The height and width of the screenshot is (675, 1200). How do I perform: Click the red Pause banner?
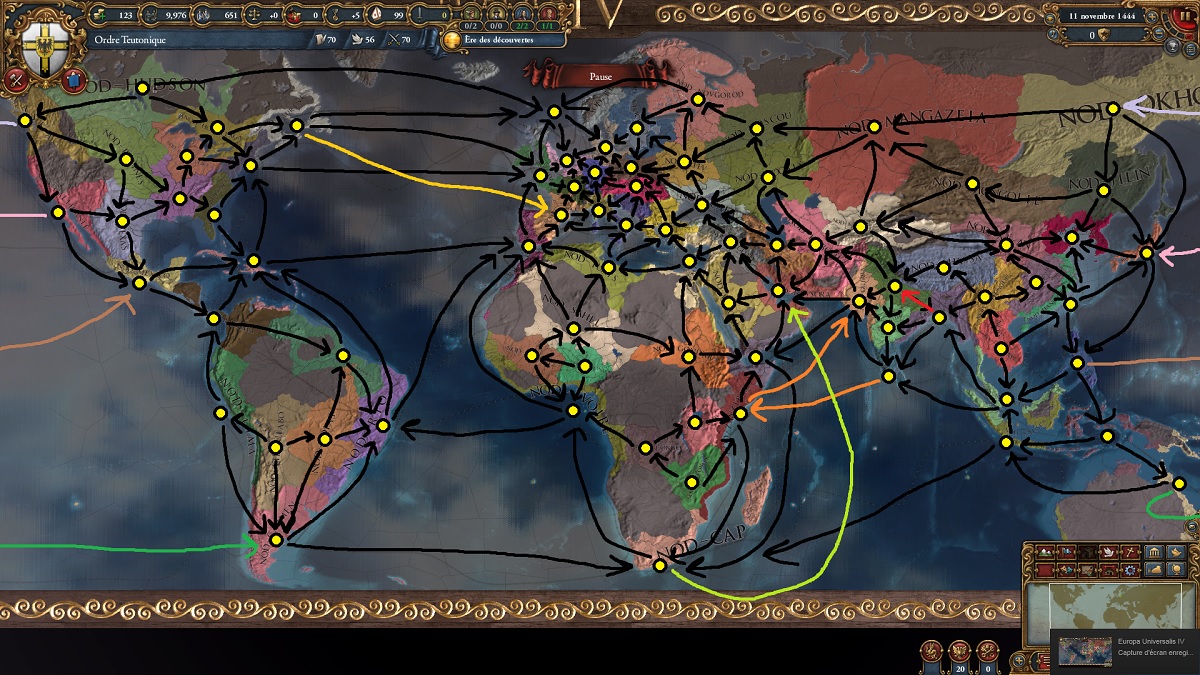point(600,75)
